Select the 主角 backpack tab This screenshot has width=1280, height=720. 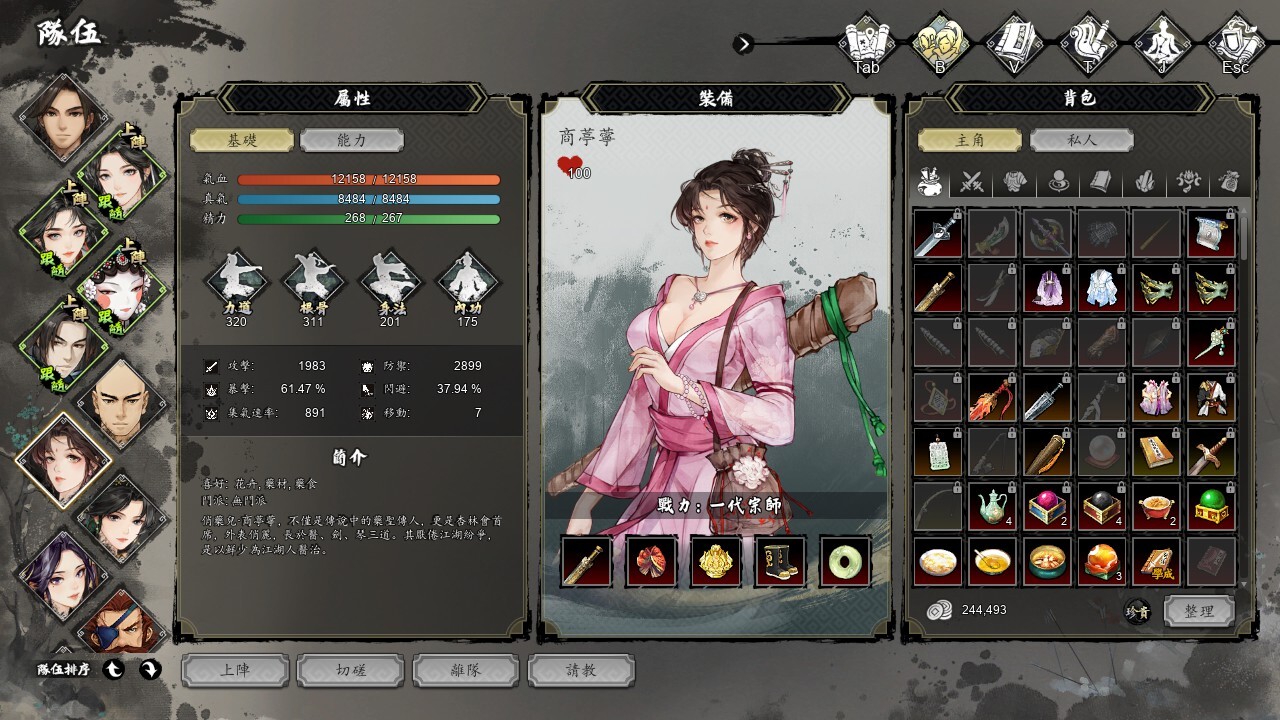(x=970, y=140)
